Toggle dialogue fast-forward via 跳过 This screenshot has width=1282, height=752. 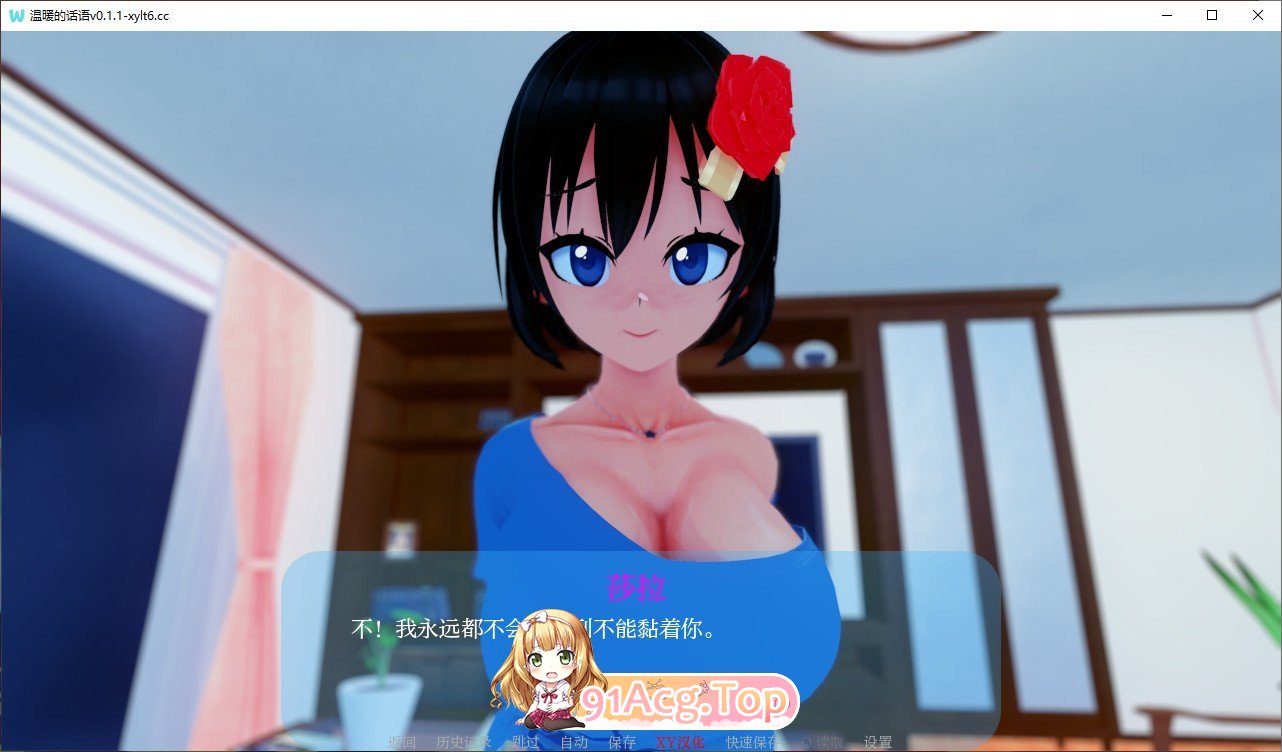point(527,743)
